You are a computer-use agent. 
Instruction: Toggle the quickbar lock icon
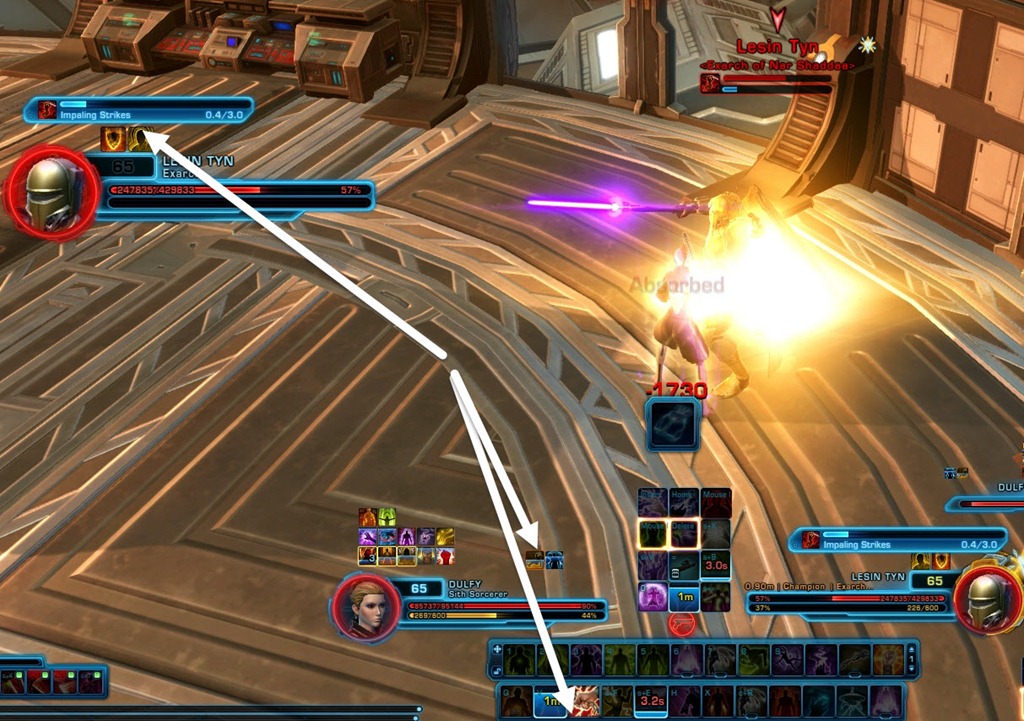[x=497, y=668]
